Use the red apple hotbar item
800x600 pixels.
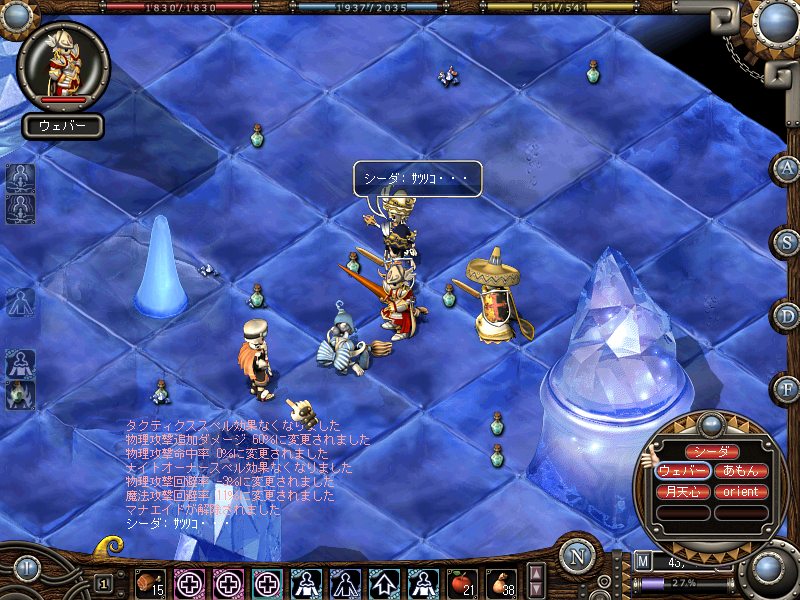tap(461, 582)
